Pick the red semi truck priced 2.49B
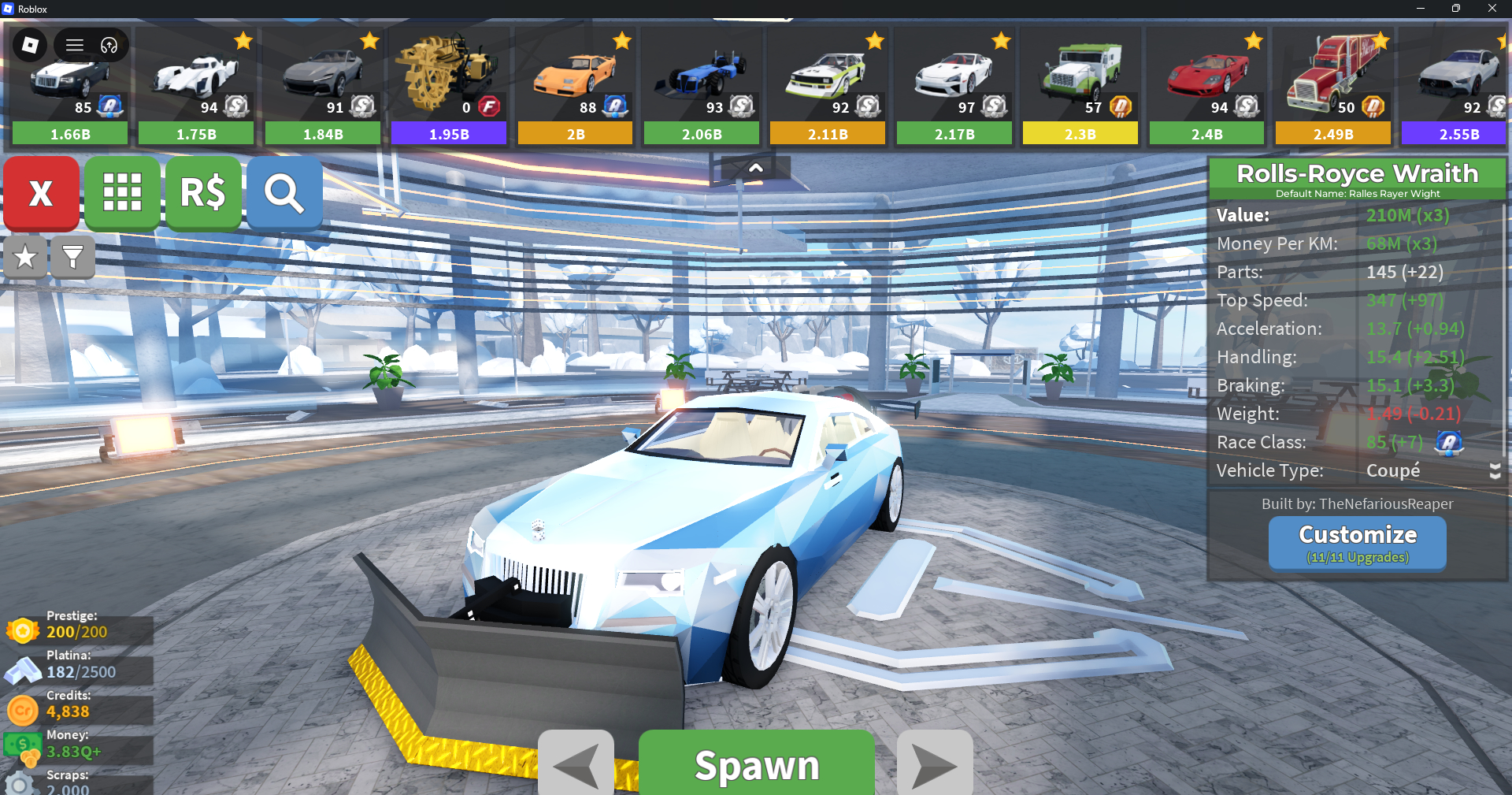Viewport: 1512px width, 795px height. click(x=1333, y=85)
